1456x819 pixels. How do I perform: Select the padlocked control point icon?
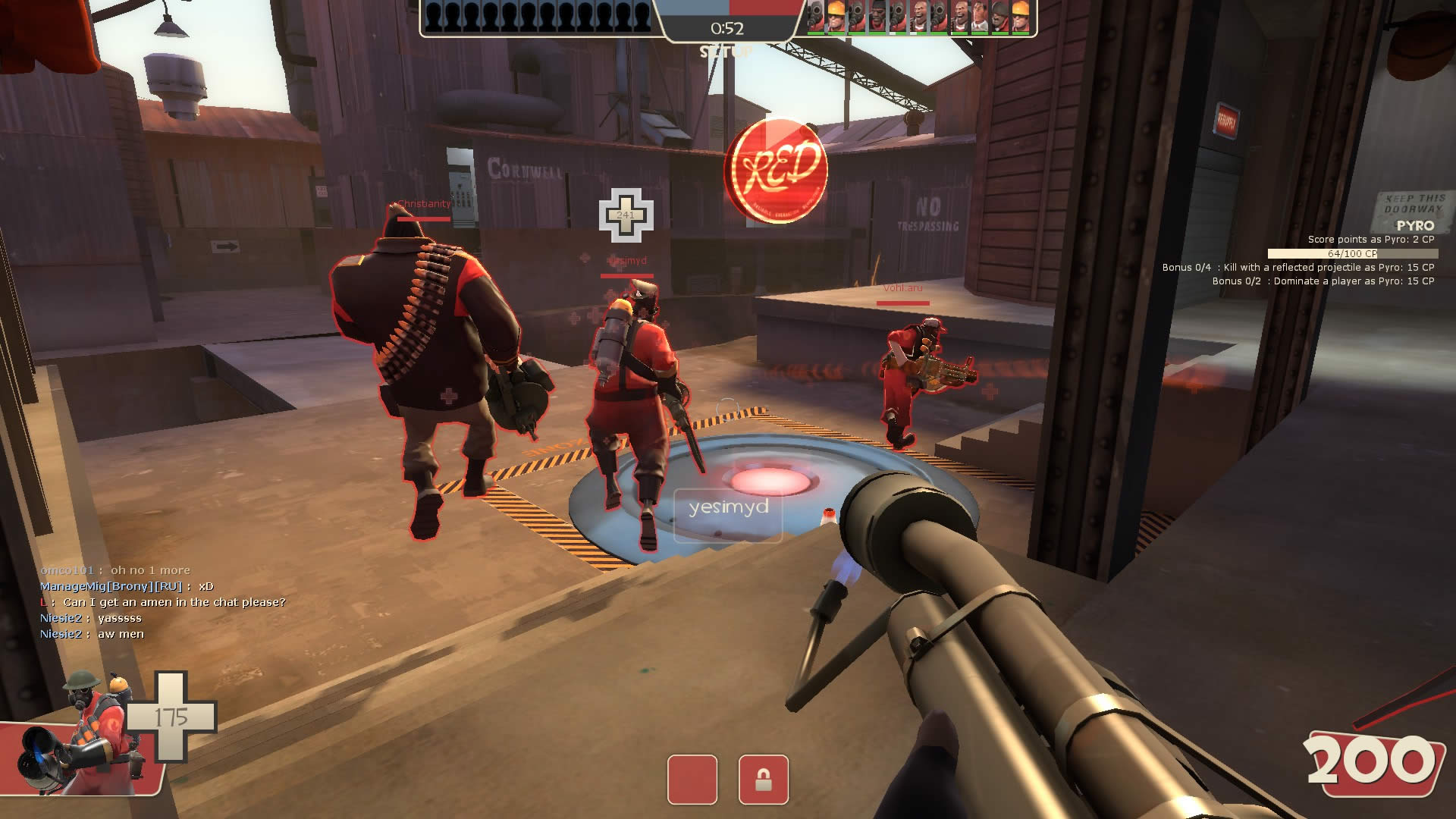point(763,779)
